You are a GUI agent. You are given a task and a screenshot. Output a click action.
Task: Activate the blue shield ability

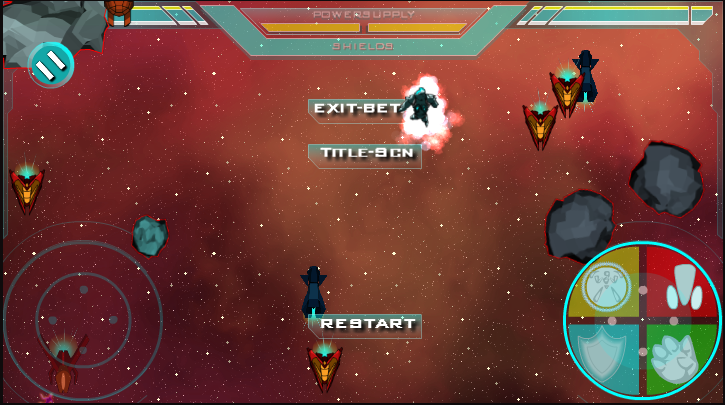(607, 357)
